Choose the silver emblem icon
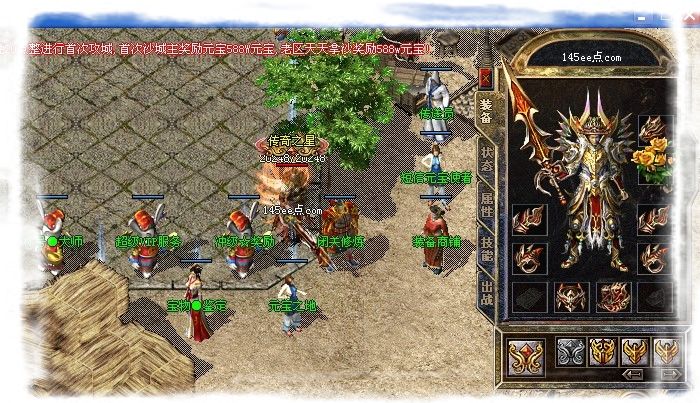The image size is (700, 403). 570,351
